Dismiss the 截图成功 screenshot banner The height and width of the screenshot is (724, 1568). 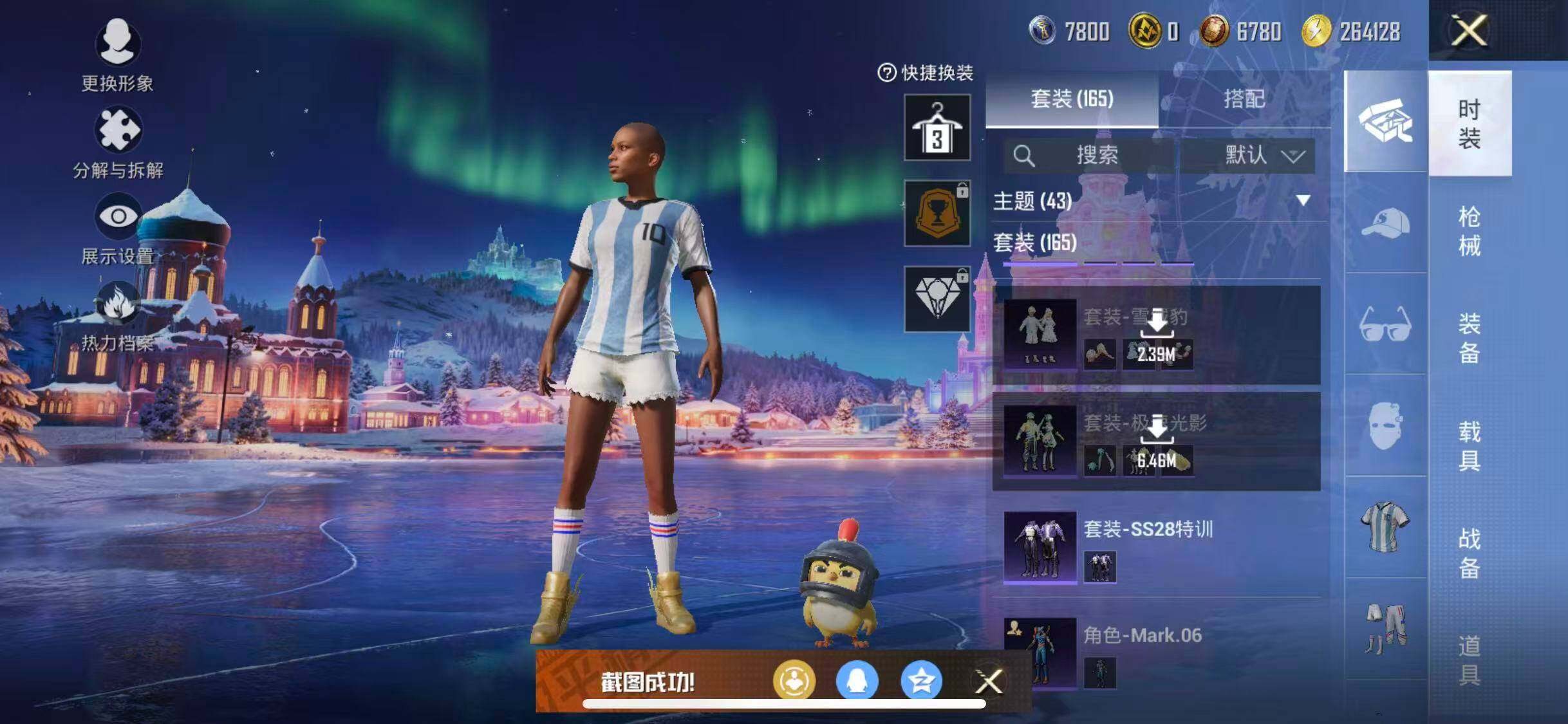click(989, 682)
